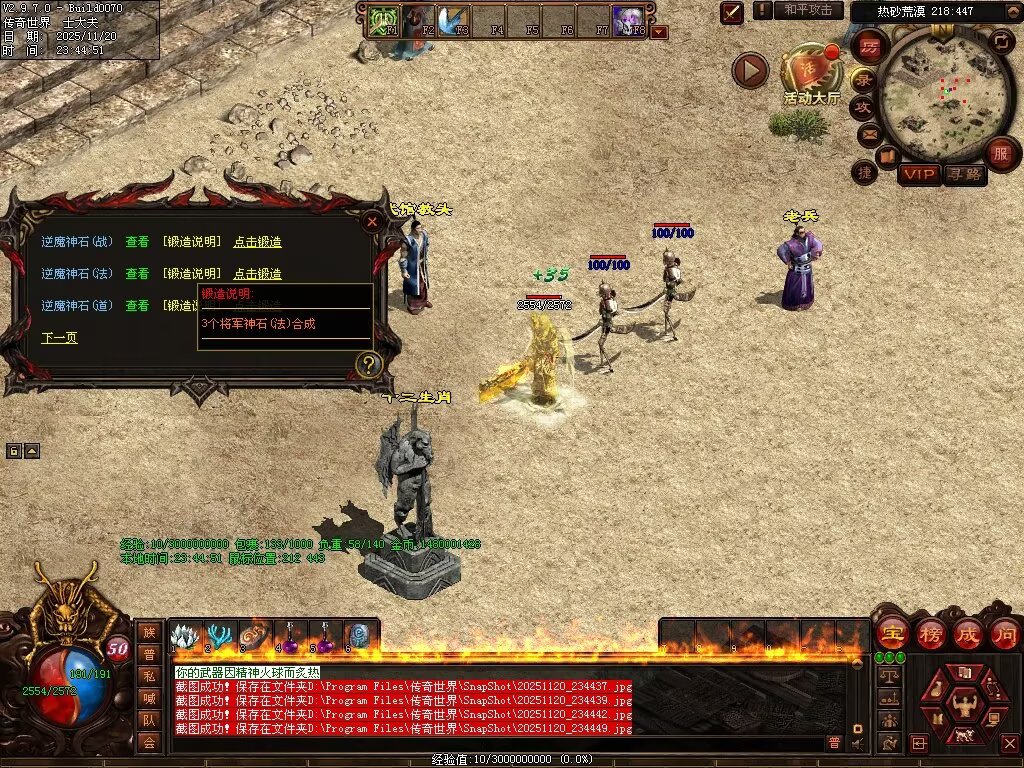Open the 活动大厅 activity hall
This screenshot has width=1024, height=768.
coord(810,73)
